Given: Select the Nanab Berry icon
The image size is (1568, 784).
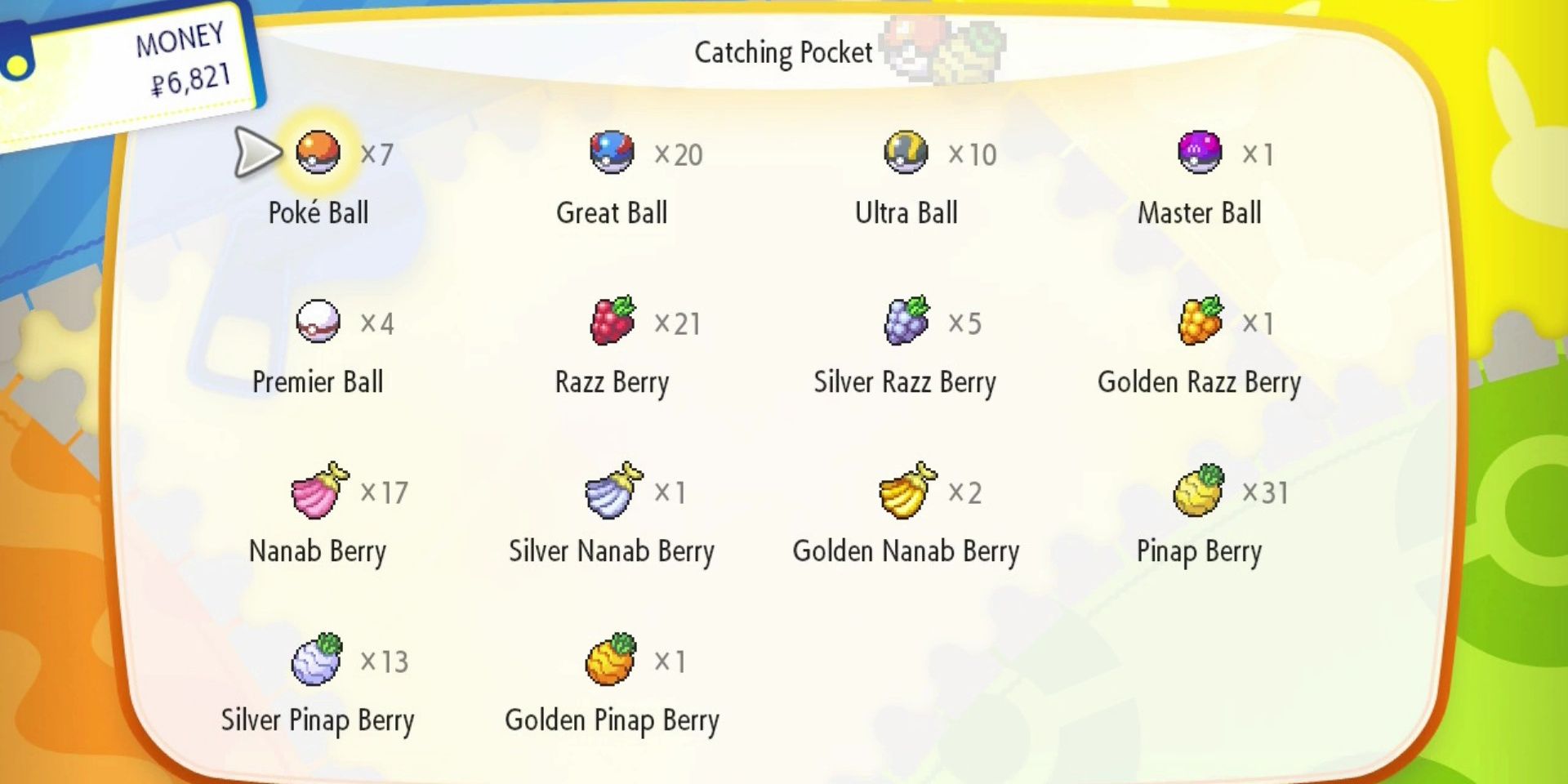Looking at the screenshot, I should pos(318,490).
